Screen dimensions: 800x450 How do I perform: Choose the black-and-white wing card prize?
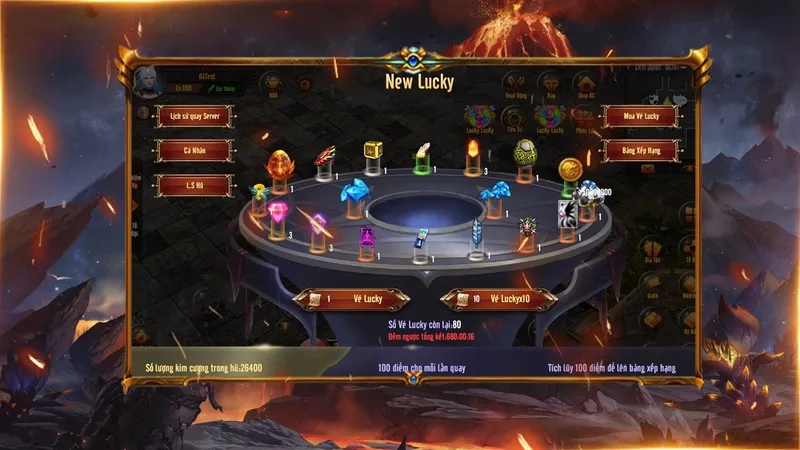coord(567,213)
